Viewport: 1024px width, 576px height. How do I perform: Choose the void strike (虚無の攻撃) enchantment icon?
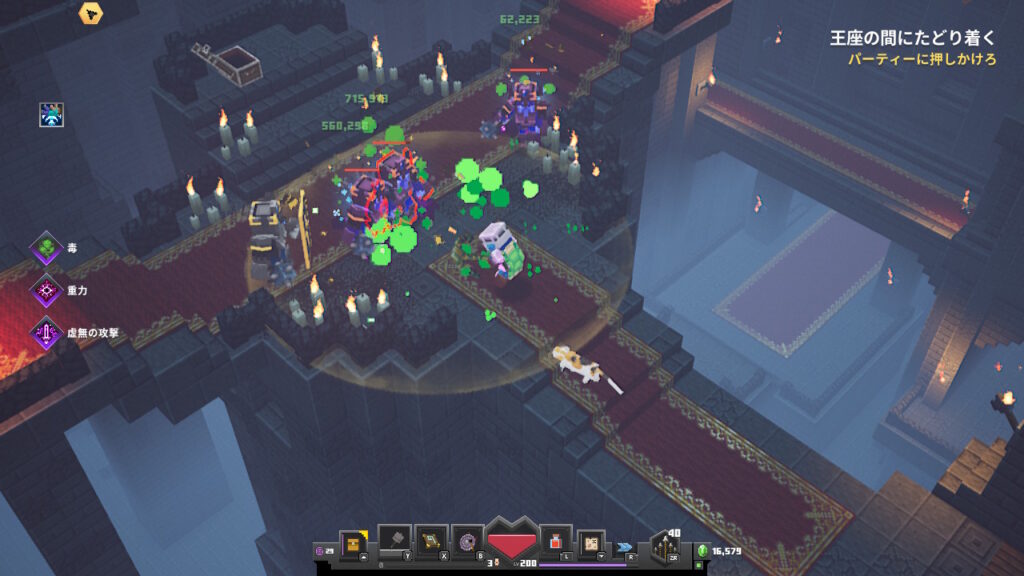pos(46,333)
